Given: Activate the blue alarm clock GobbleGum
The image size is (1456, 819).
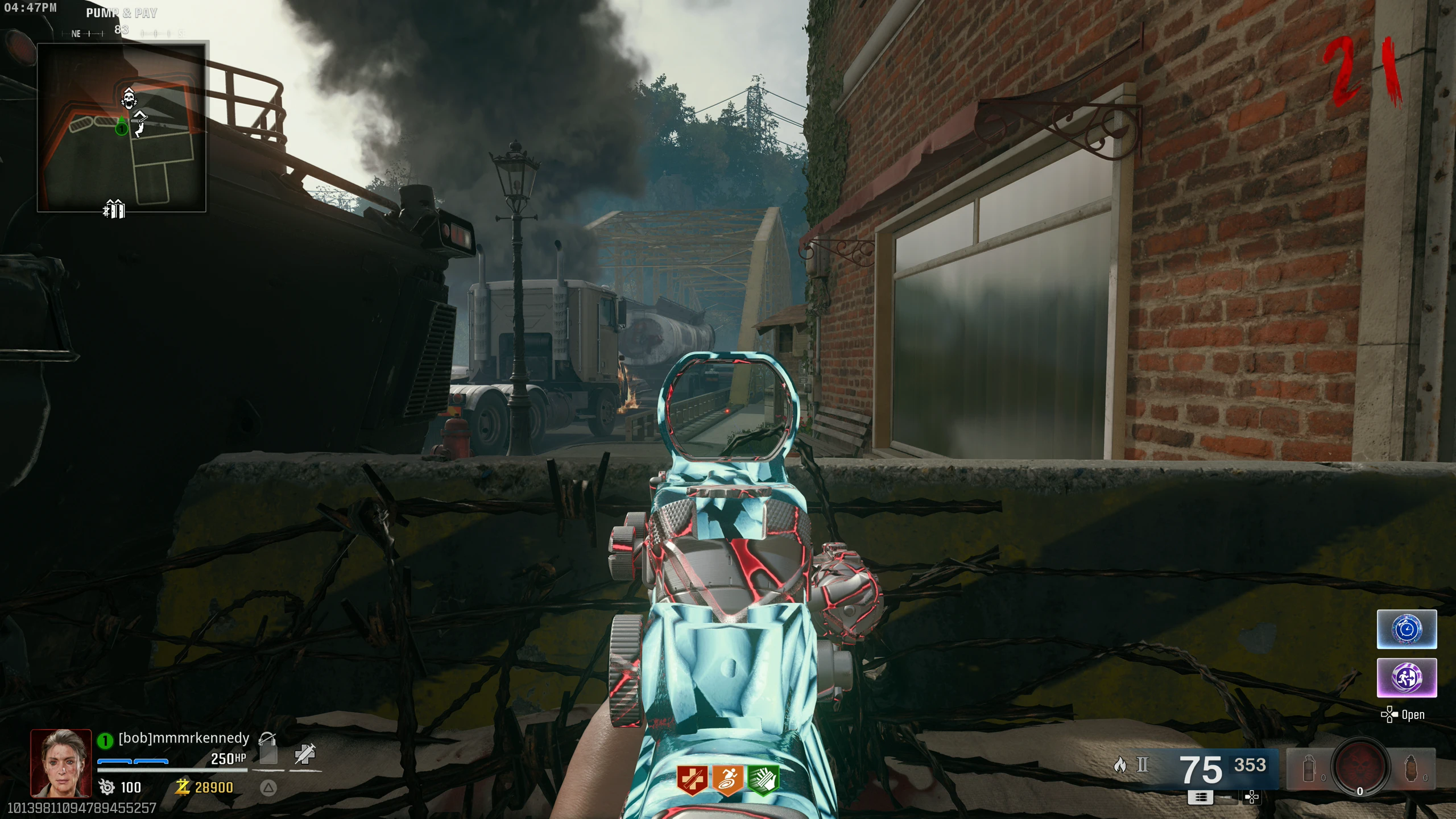Looking at the screenshot, I should [x=1407, y=629].
